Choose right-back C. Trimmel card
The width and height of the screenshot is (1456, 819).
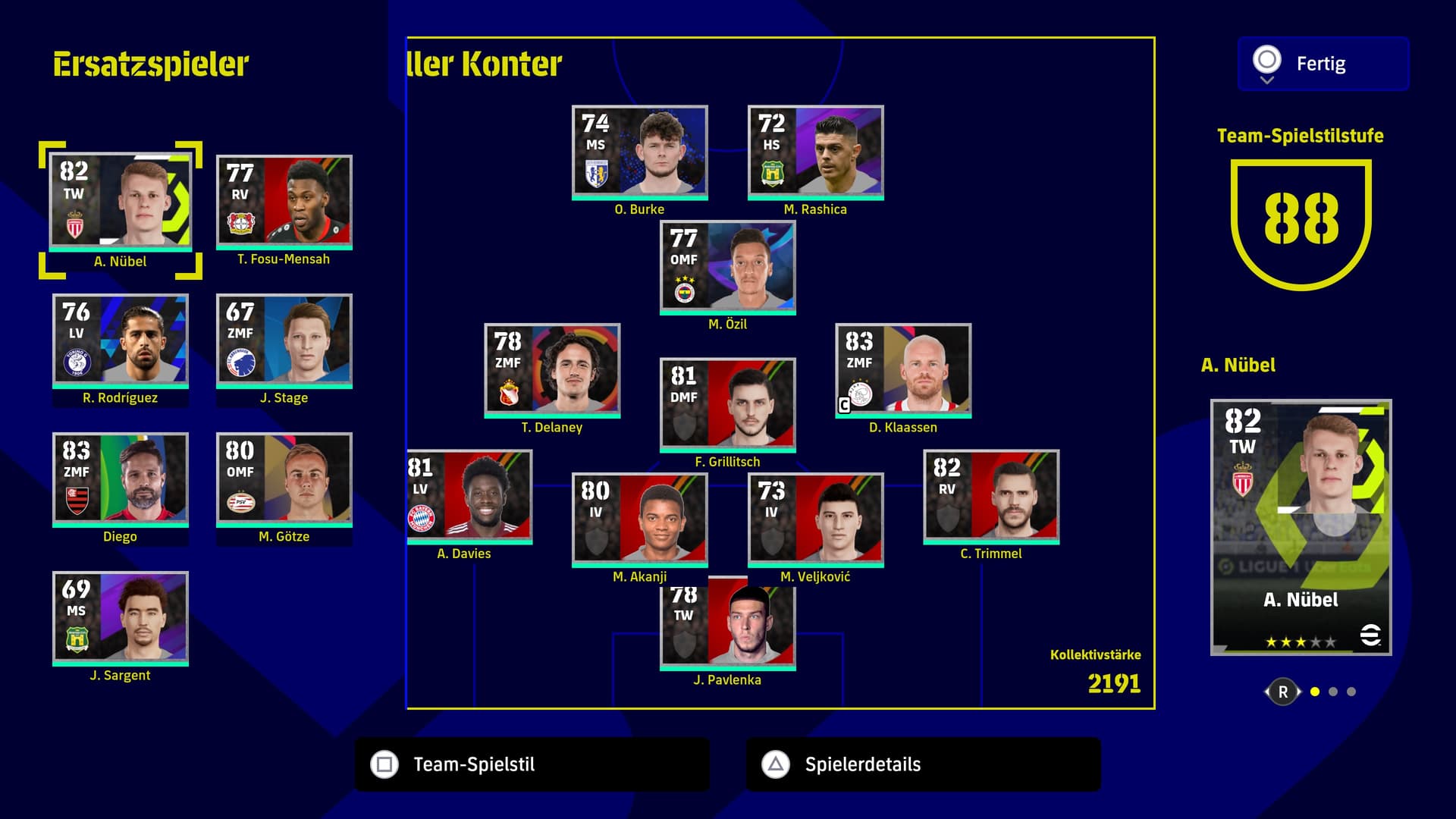click(991, 497)
